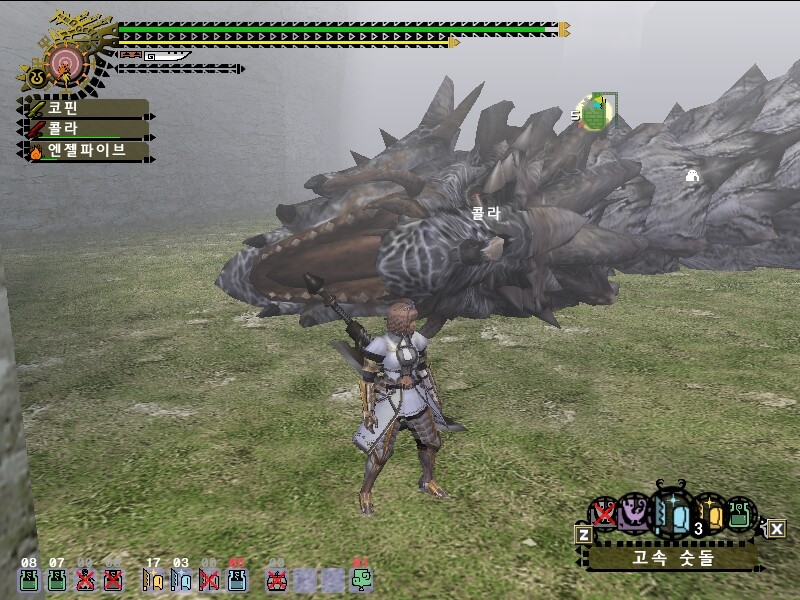Select the blue whetstone slot showing 03
The height and width of the screenshot is (600, 800).
181,579
